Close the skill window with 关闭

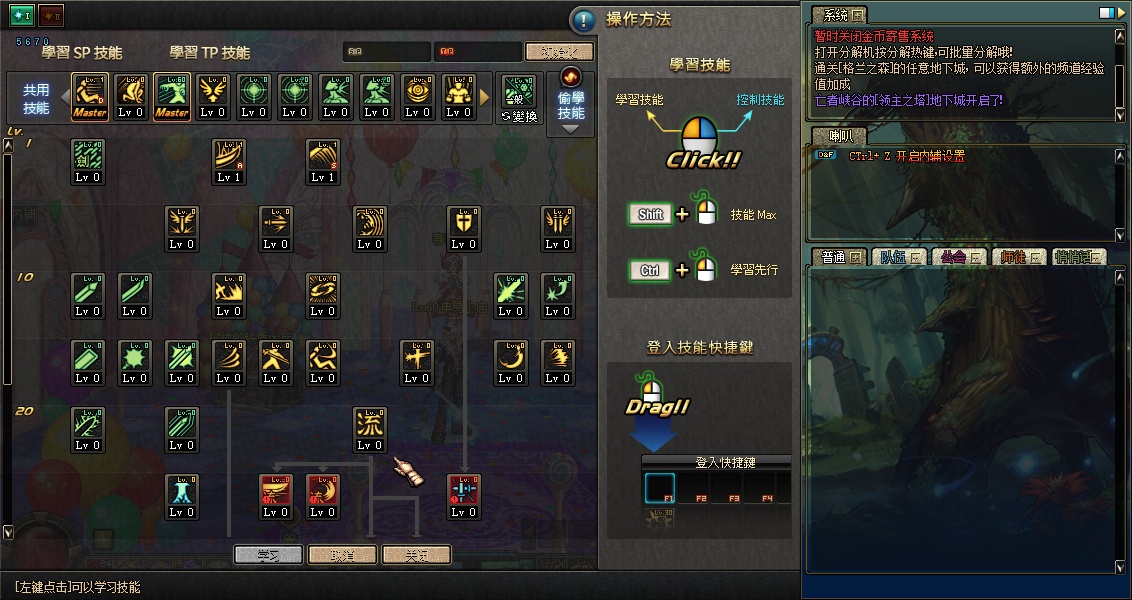click(415, 554)
